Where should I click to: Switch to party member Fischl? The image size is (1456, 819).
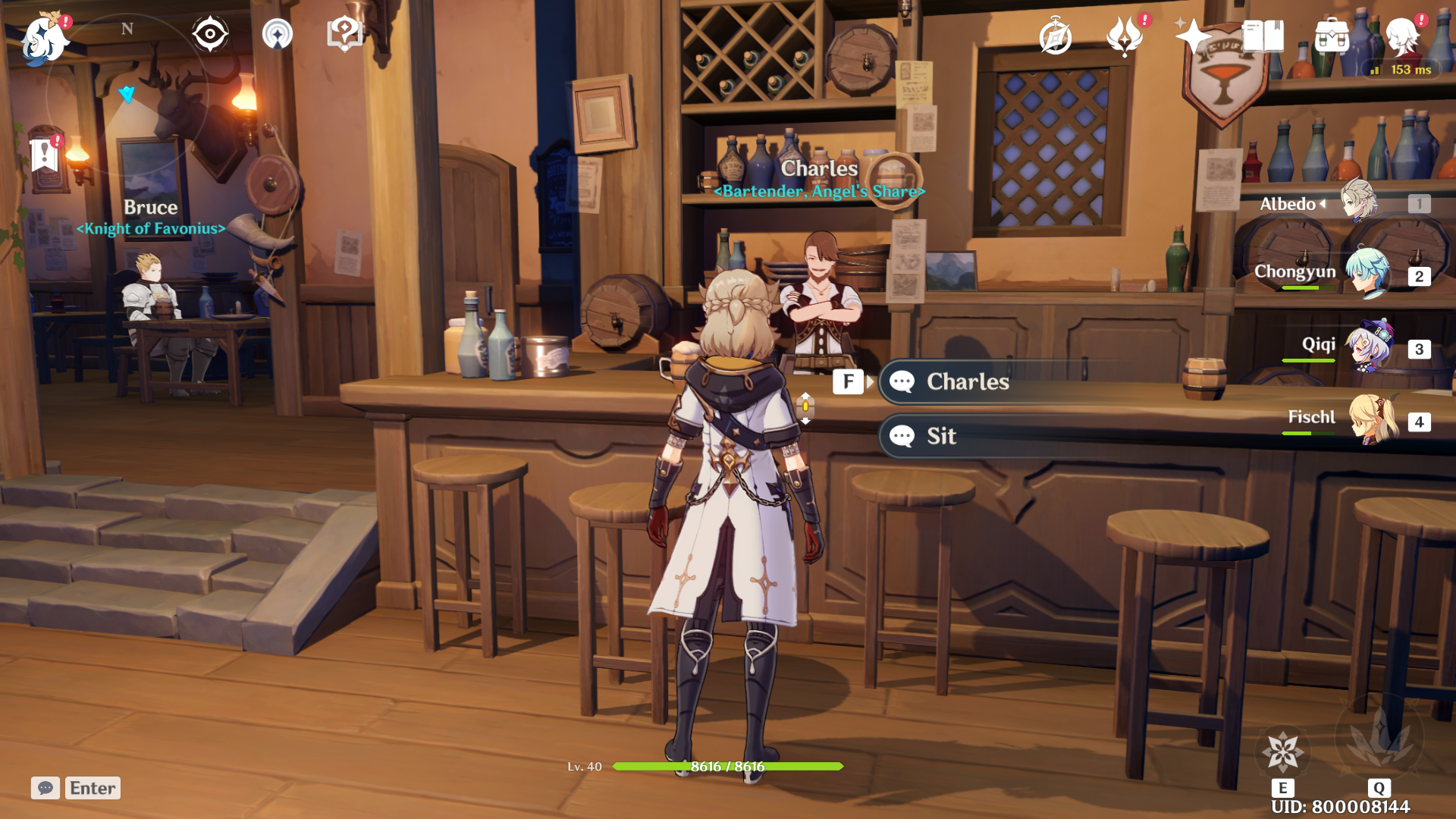[1373, 419]
